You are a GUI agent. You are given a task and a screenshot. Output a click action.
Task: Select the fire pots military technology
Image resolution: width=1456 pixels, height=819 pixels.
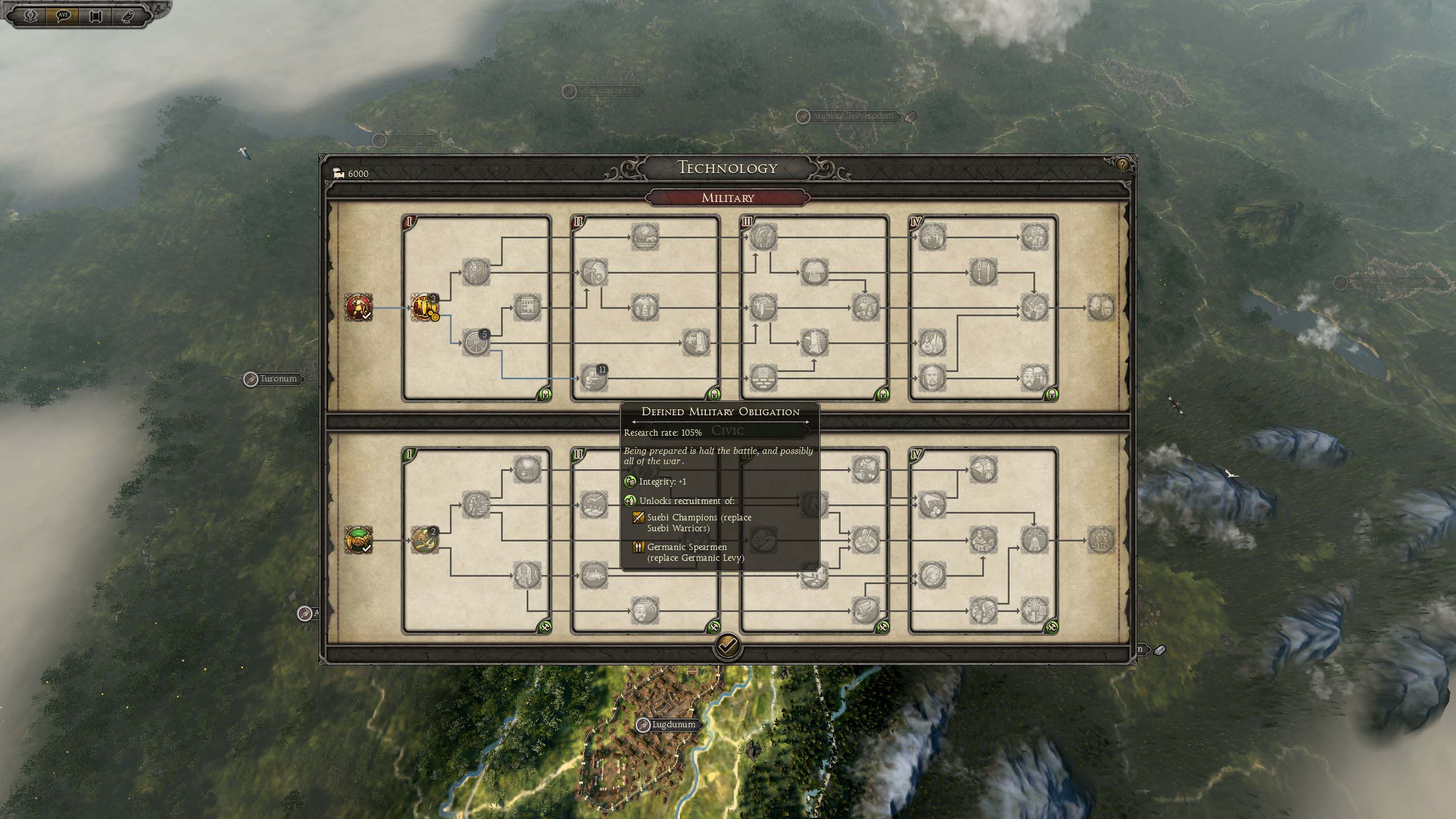[x=932, y=342]
